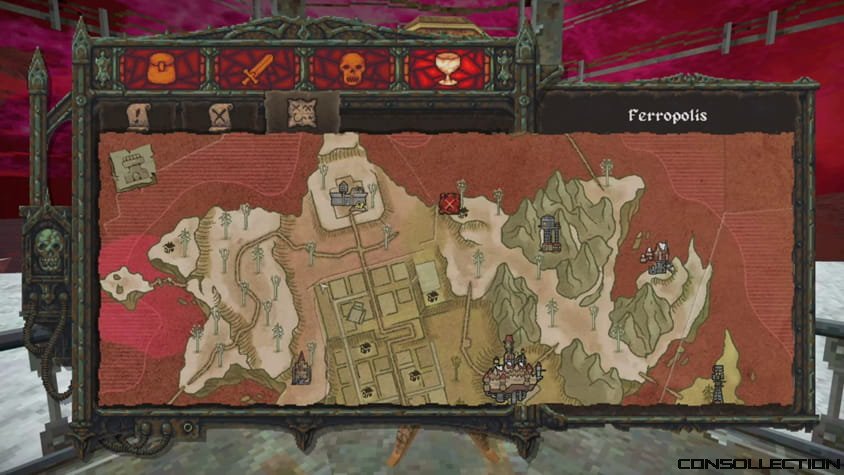Click the small red-roofed tower in the southwest
This screenshot has width=844, height=475.
click(x=299, y=367)
